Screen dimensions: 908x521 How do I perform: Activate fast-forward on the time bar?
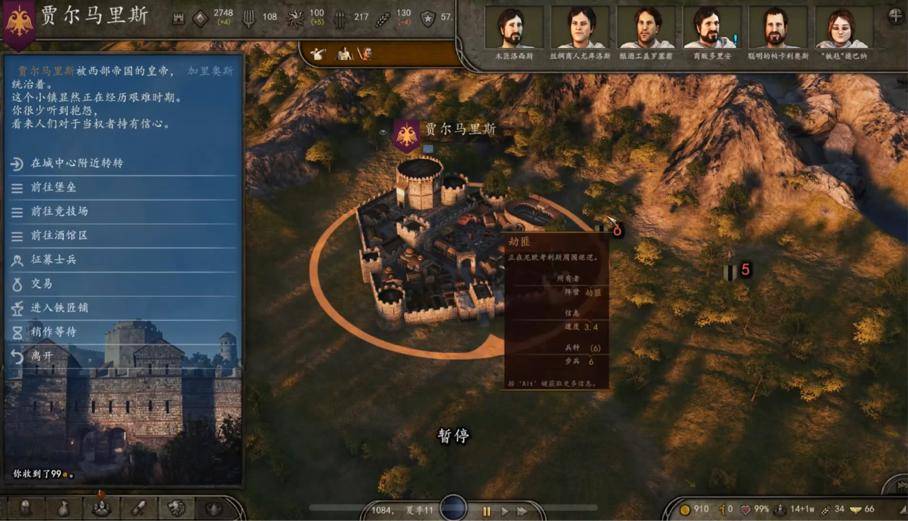(522, 511)
